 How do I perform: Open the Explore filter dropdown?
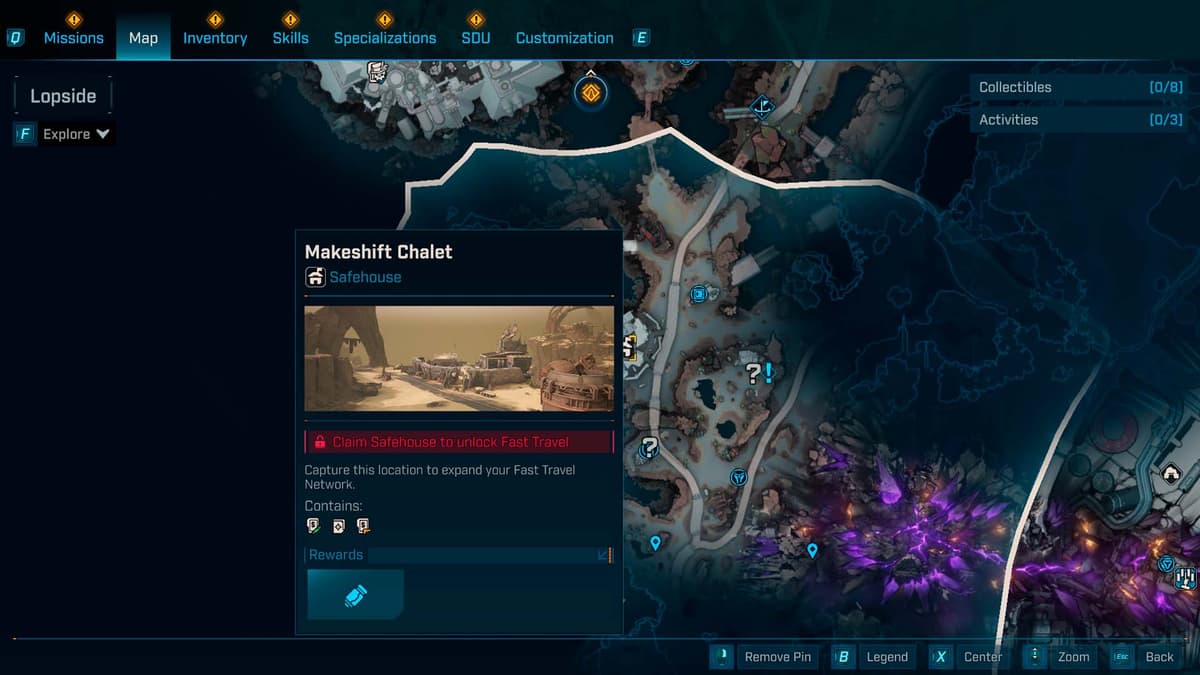(x=76, y=134)
